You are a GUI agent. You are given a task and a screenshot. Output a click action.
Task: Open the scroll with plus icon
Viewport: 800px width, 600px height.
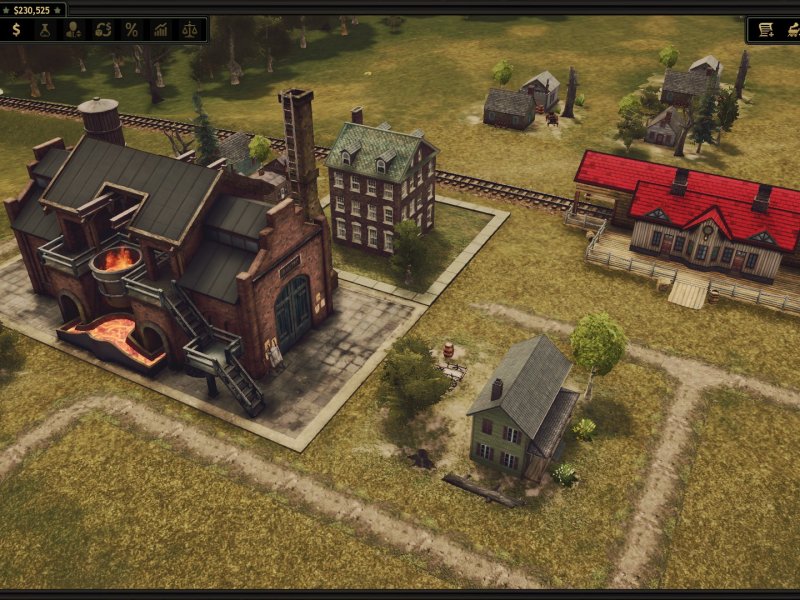coord(766,30)
